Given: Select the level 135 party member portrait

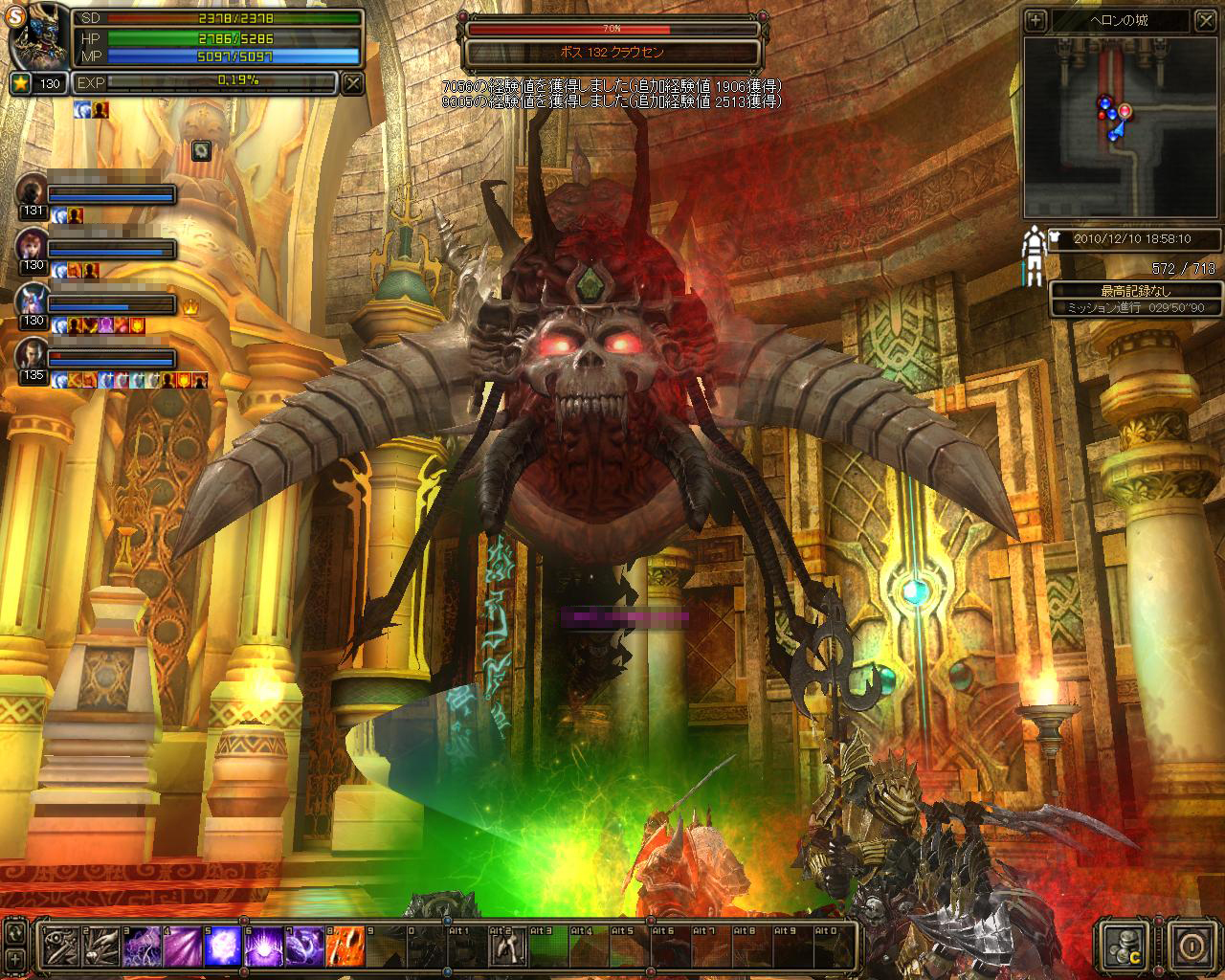Looking at the screenshot, I should 32,354.
